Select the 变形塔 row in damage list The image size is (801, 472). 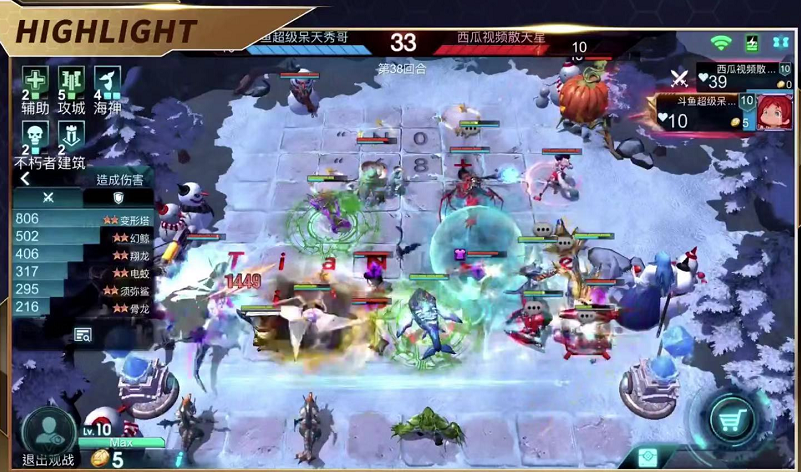pos(82,219)
